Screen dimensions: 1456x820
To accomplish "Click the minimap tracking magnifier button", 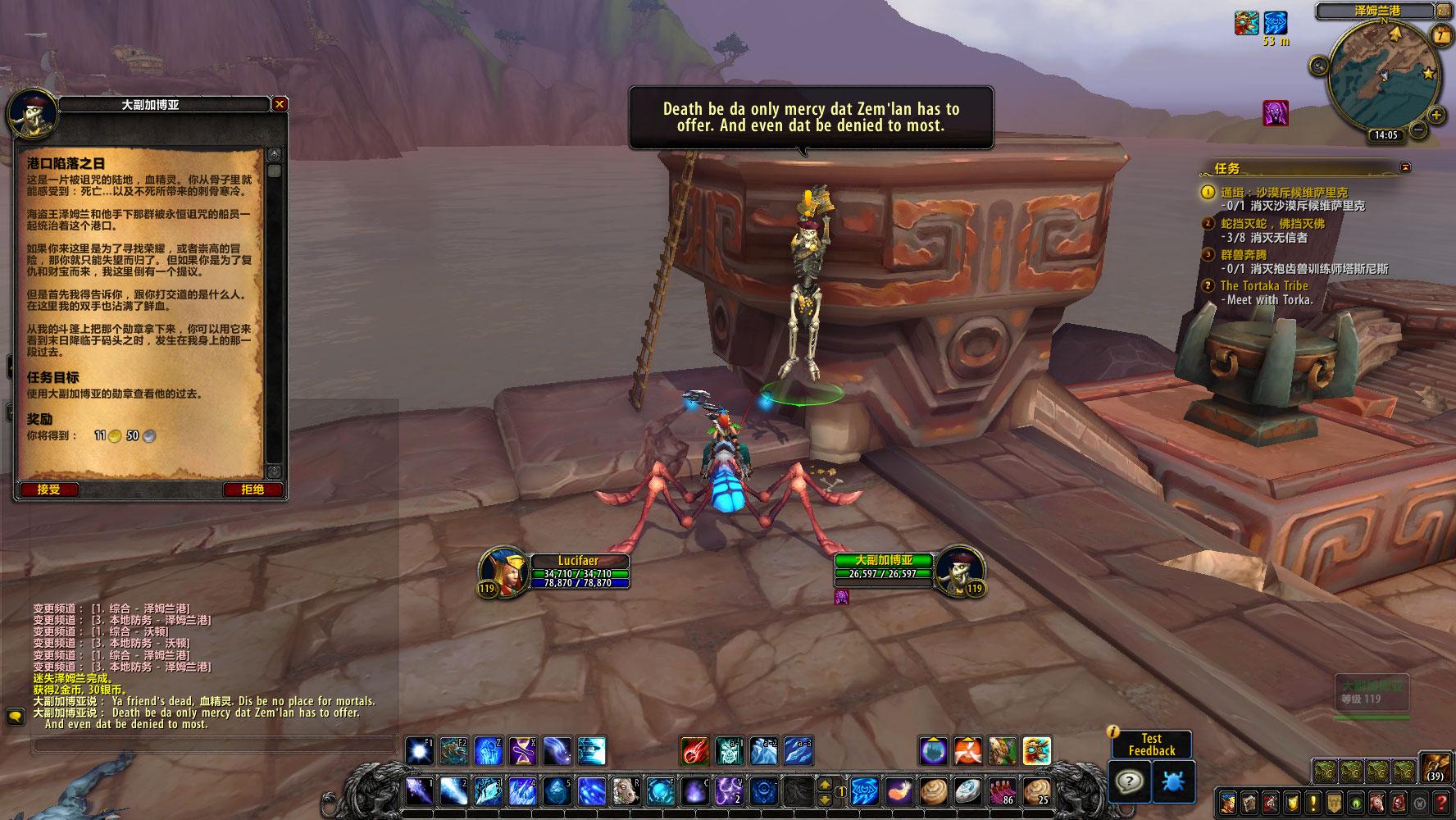I will (1318, 66).
